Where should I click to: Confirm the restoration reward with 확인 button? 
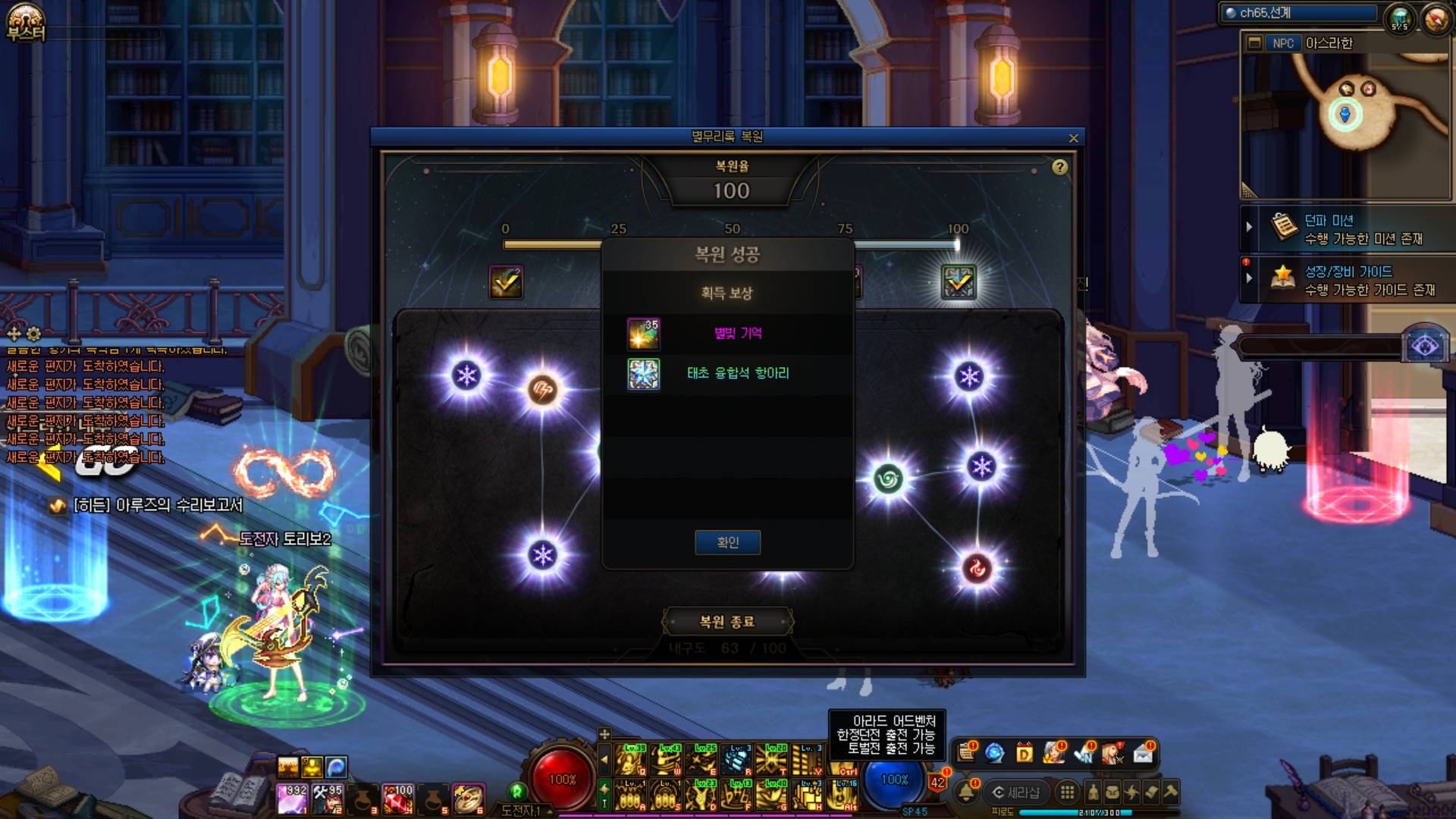pos(727,542)
